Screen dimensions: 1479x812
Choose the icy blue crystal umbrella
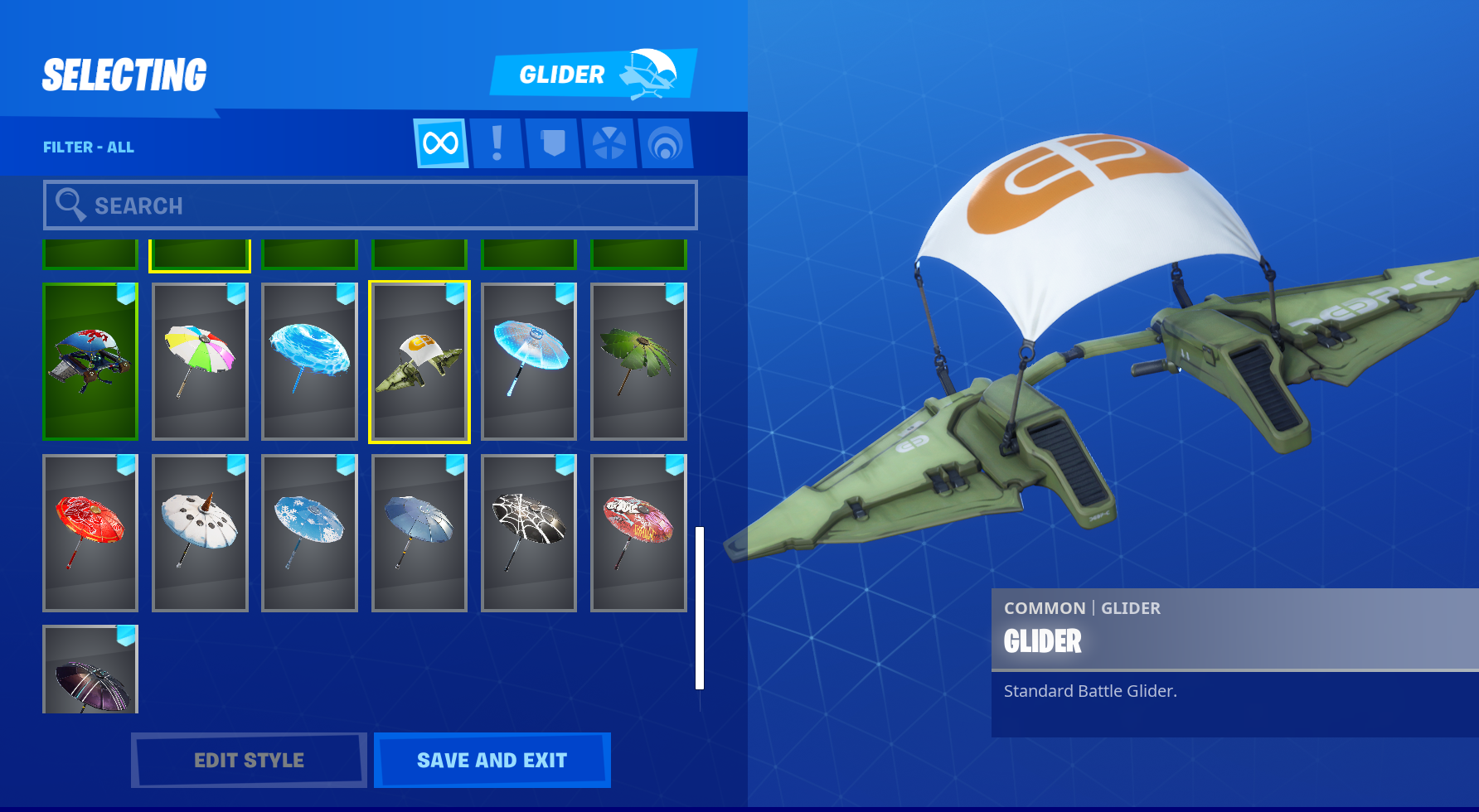pyautogui.click(x=529, y=361)
